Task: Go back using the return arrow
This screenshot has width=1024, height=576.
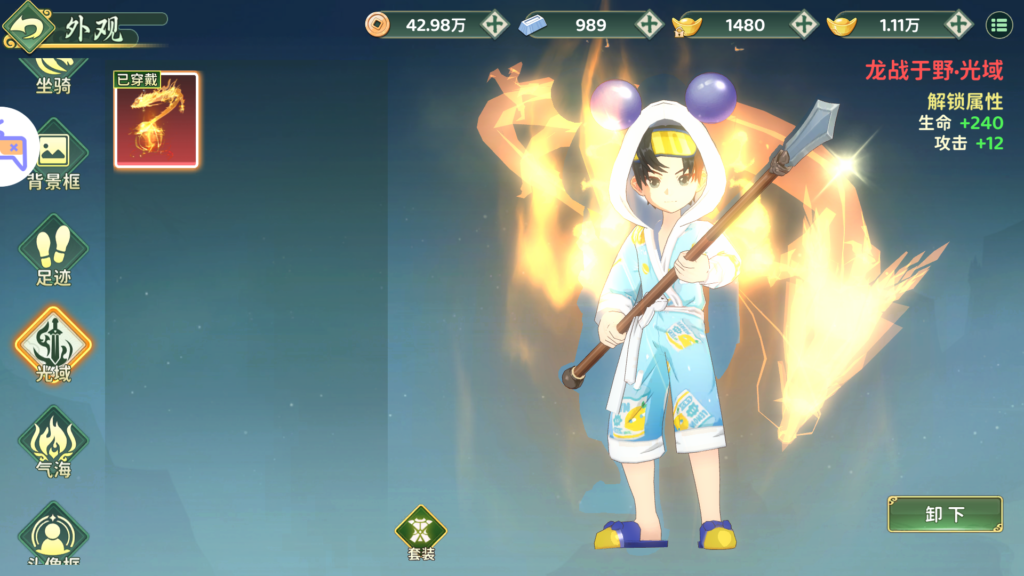Action: click(x=30, y=28)
